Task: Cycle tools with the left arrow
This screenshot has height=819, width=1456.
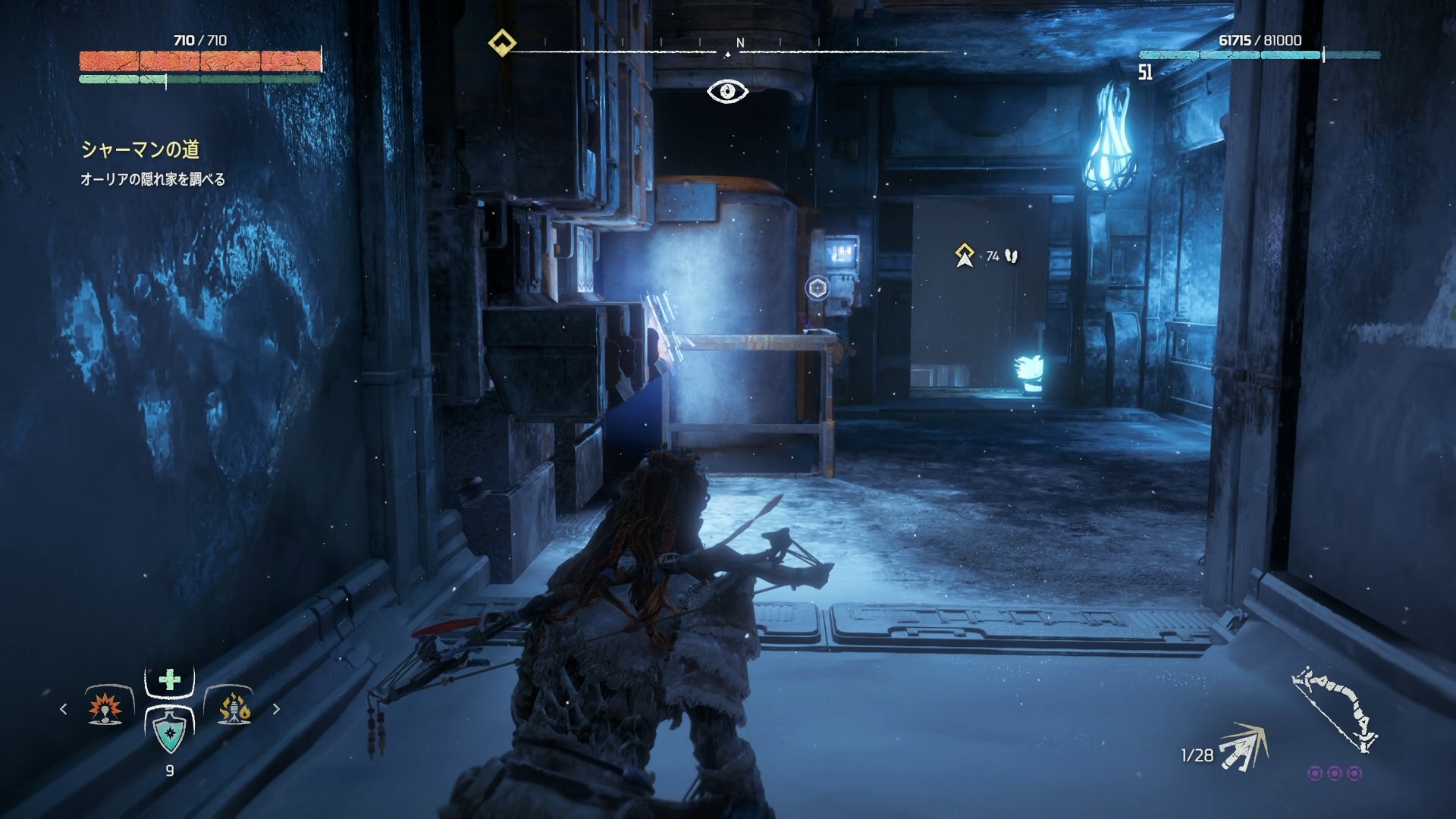Action: [64, 709]
